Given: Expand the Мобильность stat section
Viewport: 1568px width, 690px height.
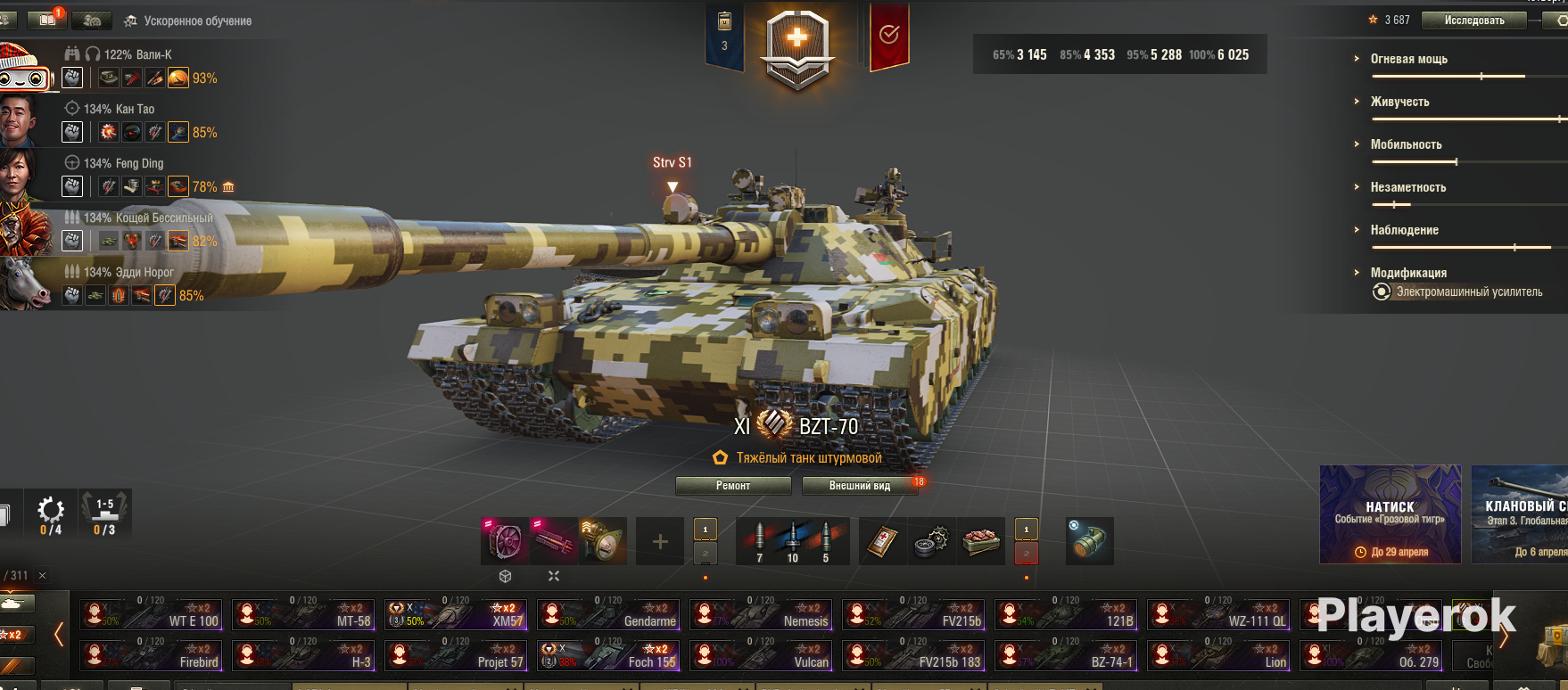Looking at the screenshot, I should pyautogui.click(x=1406, y=144).
